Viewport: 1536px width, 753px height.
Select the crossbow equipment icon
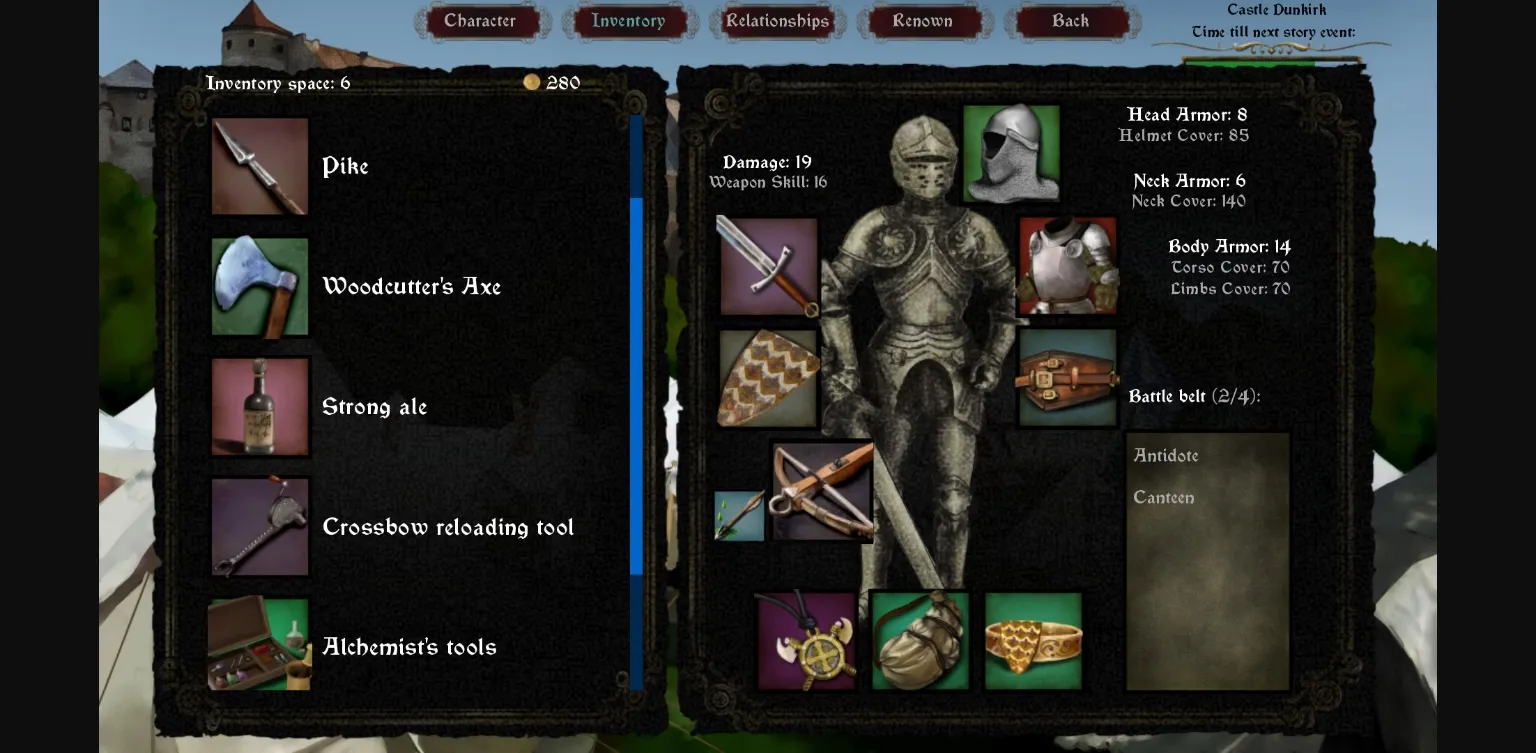pyautogui.click(x=822, y=489)
